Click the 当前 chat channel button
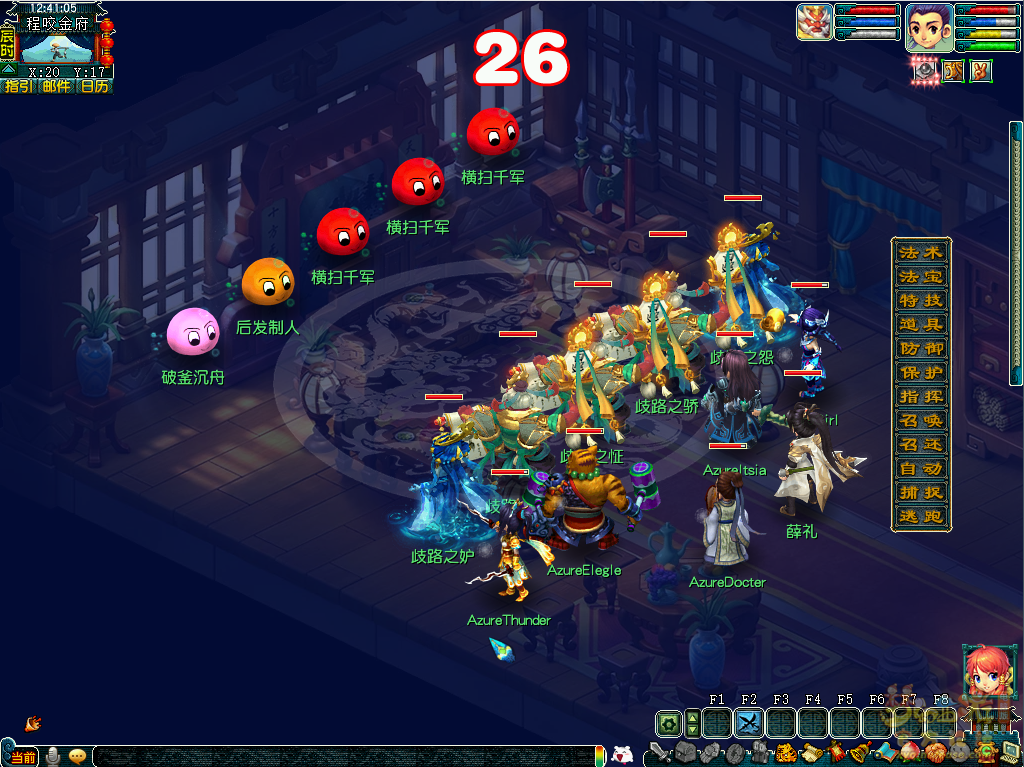1024x767 pixels. (x=24, y=756)
